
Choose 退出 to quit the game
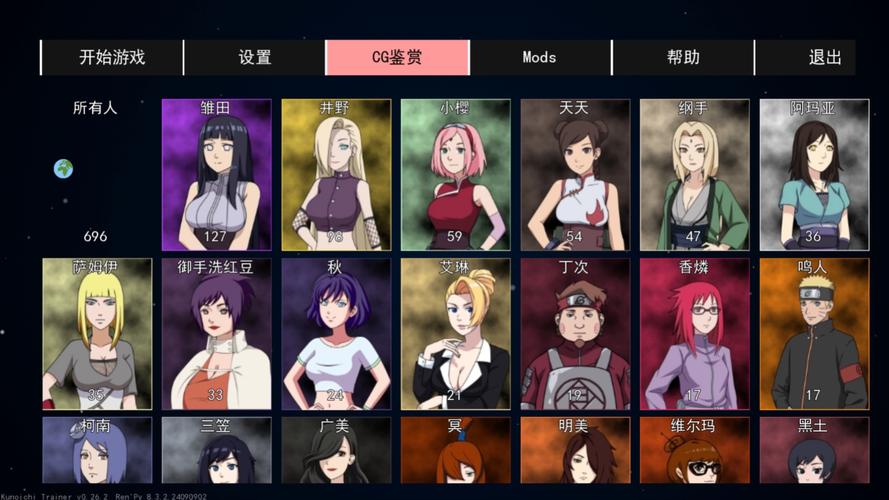pos(825,57)
